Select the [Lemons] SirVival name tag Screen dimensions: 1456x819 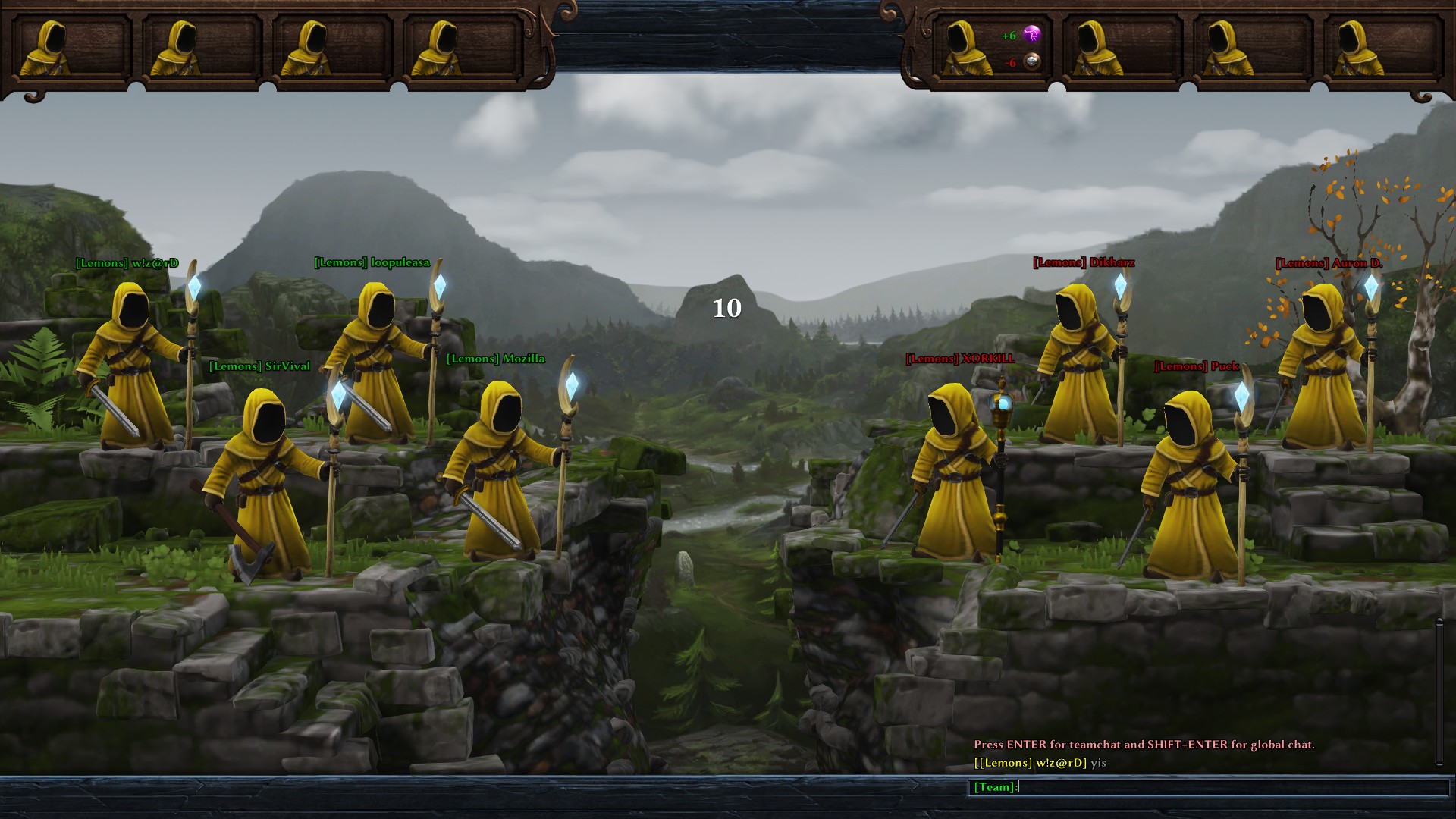coord(259,366)
